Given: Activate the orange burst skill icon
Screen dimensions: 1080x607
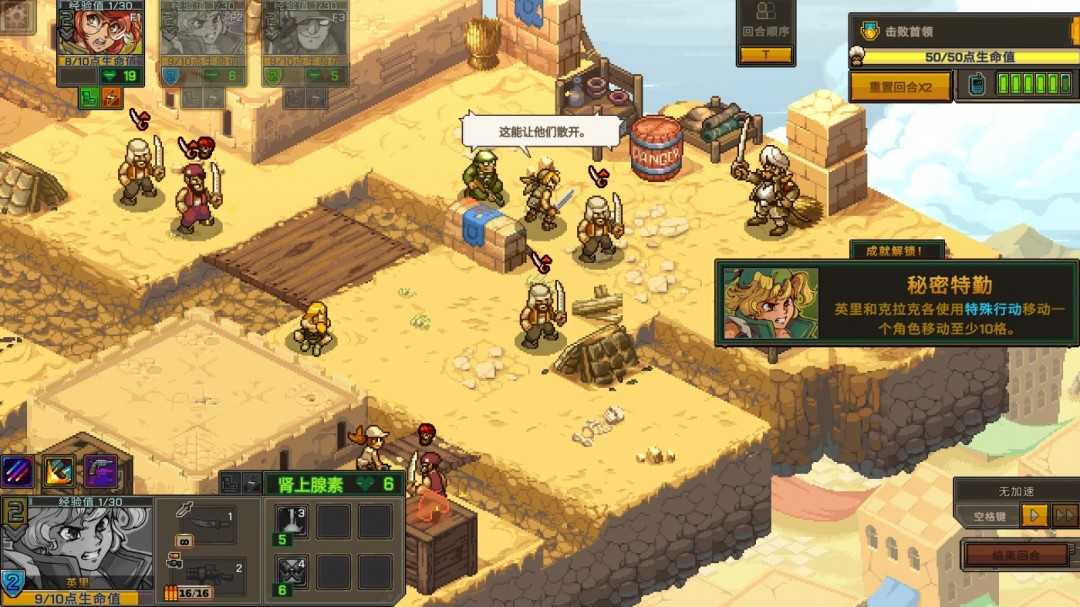Looking at the screenshot, I should (58, 471).
